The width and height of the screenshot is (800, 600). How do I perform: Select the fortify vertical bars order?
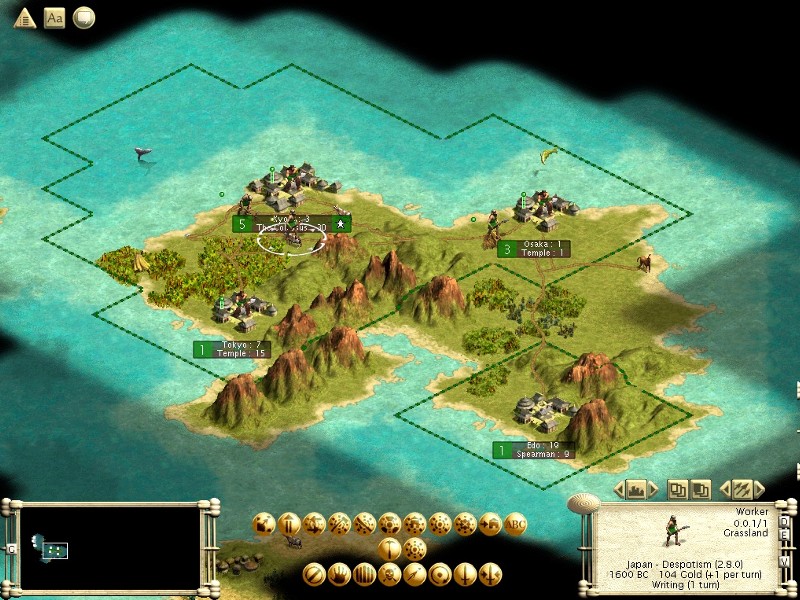[364, 575]
